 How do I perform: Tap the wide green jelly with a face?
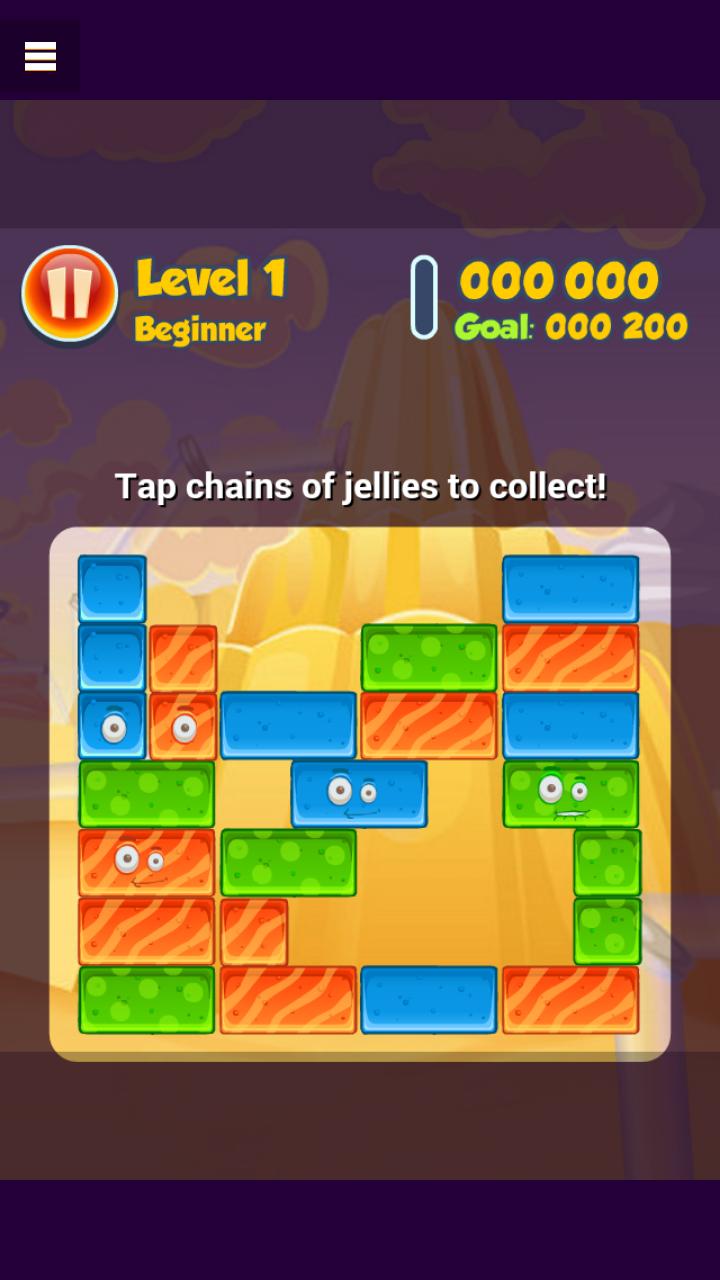click(570, 794)
